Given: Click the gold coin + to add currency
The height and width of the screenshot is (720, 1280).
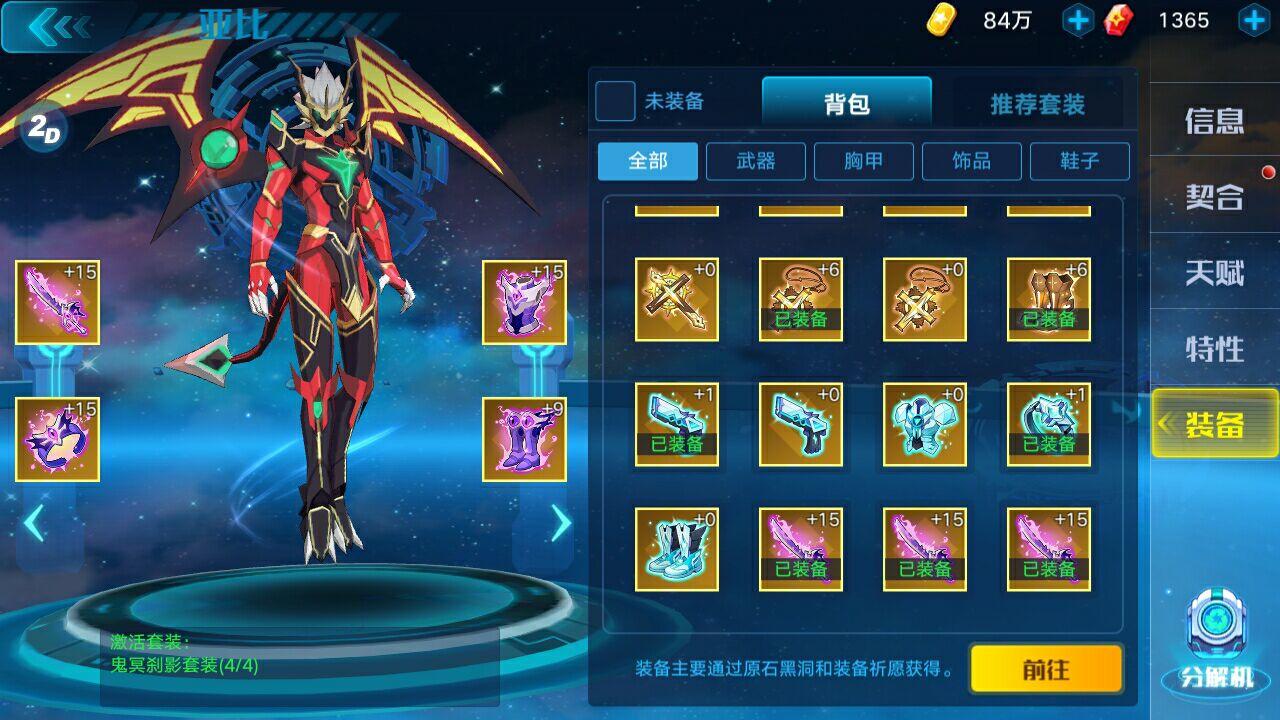Looking at the screenshot, I should point(1075,18).
